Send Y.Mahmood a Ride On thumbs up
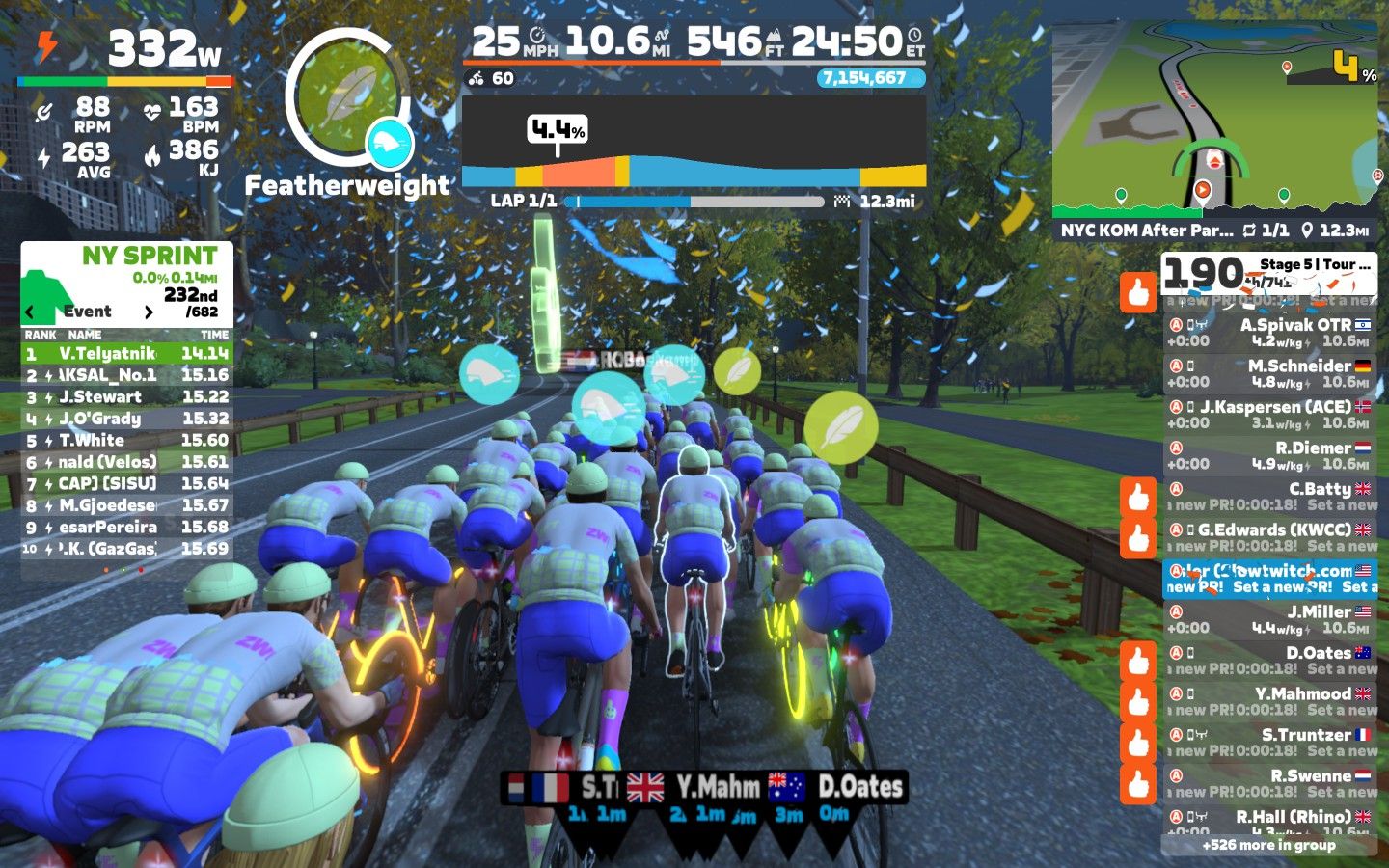This screenshot has width=1389, height=868. point(1138,702)
